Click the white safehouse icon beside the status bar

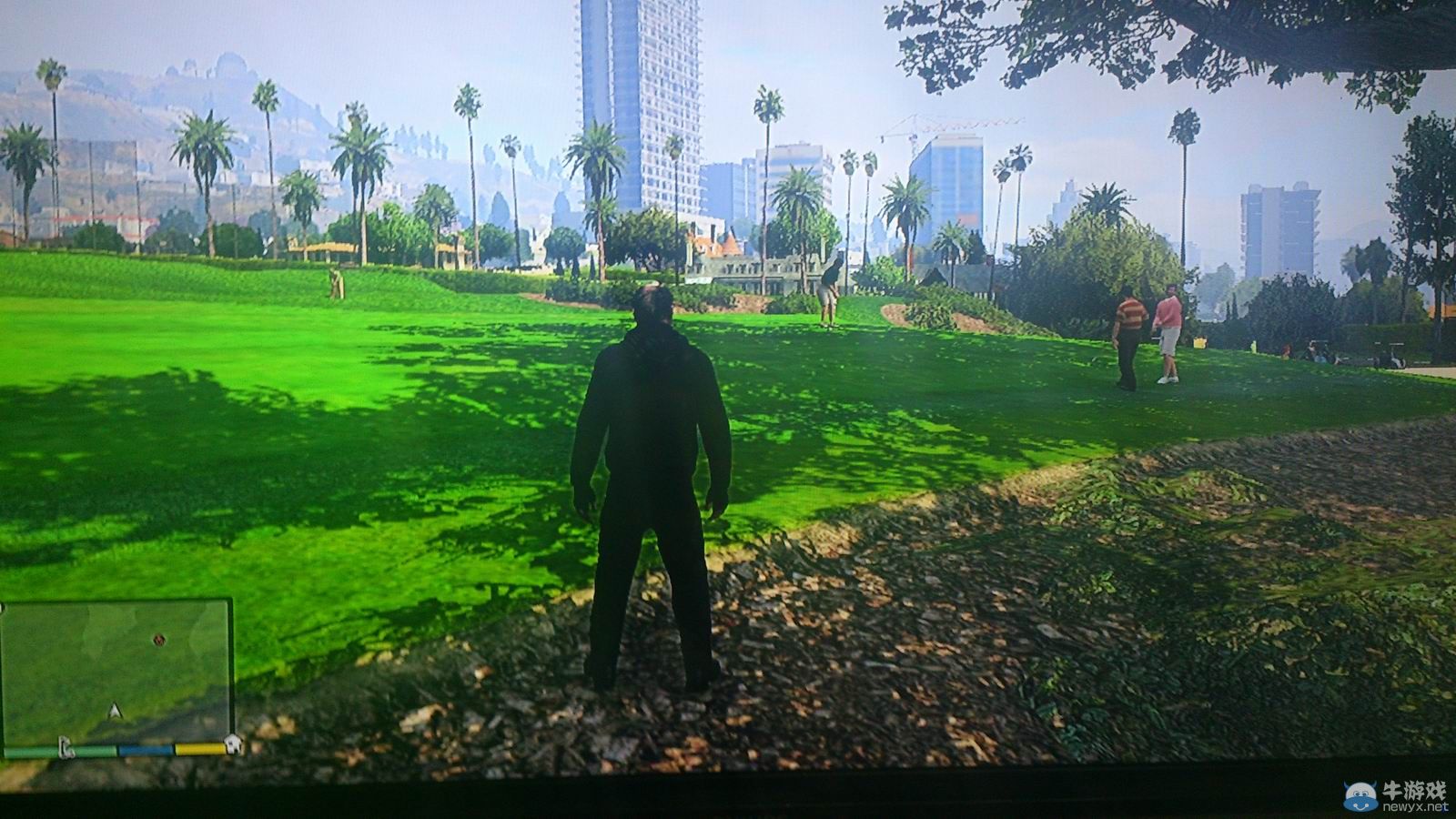(234, 745)
